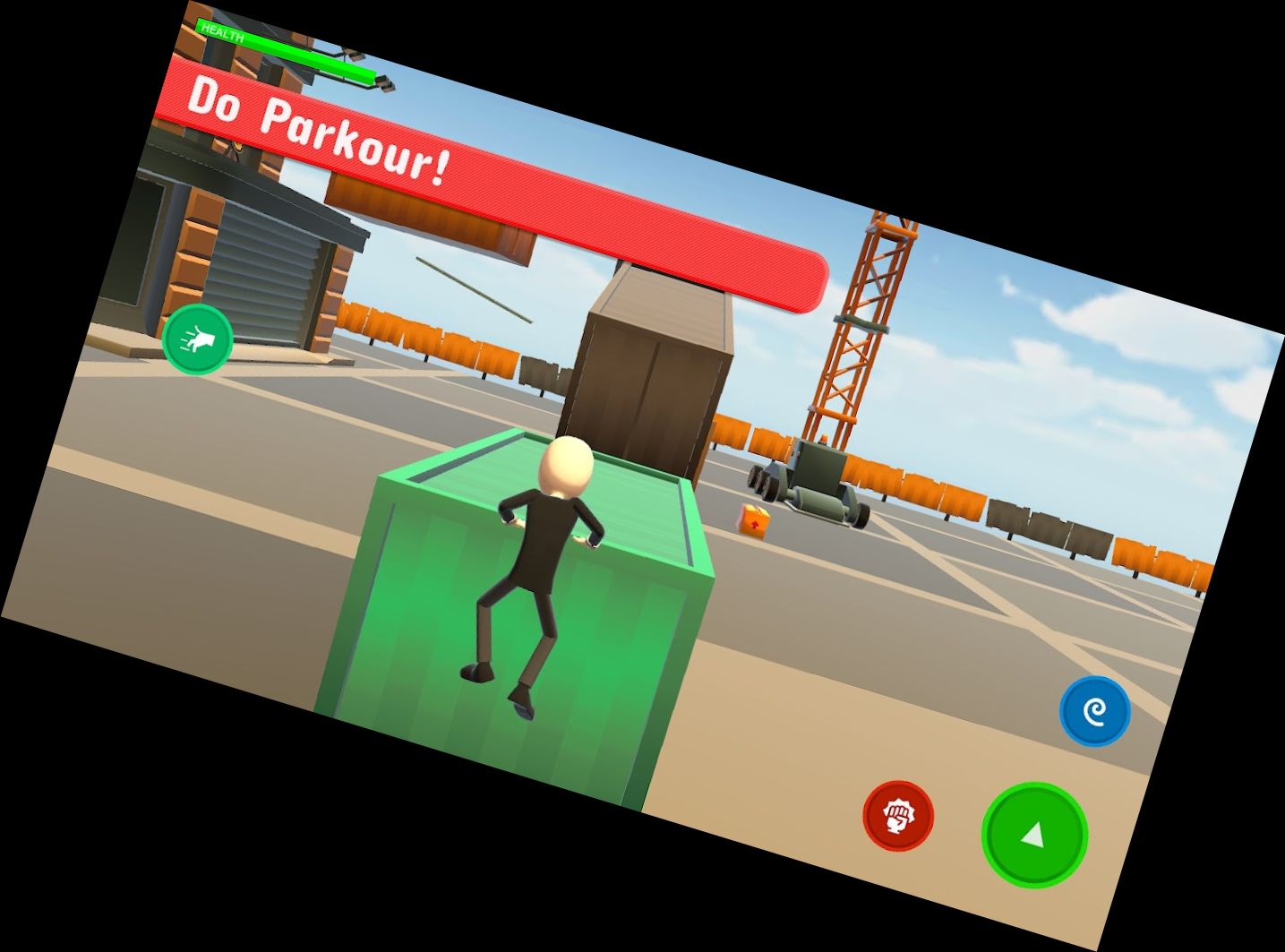The height and width of the screenshot is (952, 1285).
Task: Activate the blue spiral spin-attack icon
Action: click(x=1094, y=709)
